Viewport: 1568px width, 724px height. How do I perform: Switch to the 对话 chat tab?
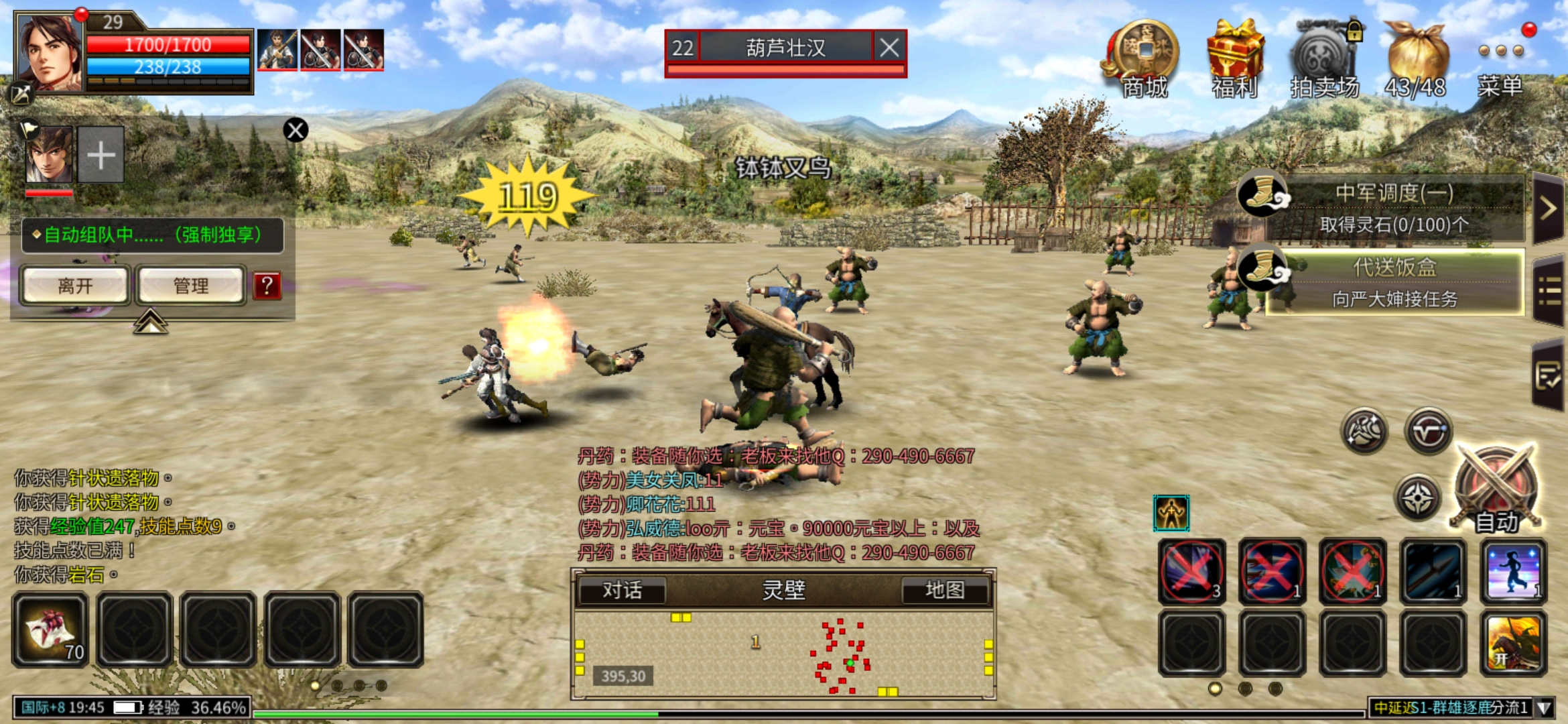tap(622, 590)
